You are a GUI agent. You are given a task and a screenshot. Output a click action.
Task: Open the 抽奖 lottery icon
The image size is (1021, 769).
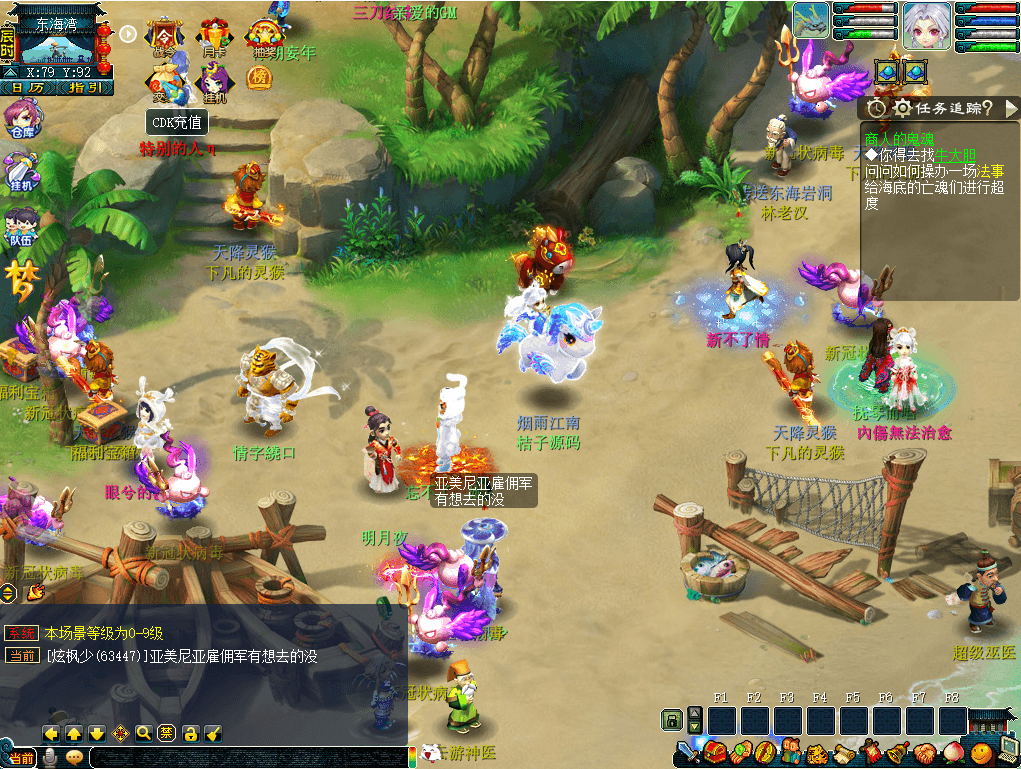coord(264,38)
